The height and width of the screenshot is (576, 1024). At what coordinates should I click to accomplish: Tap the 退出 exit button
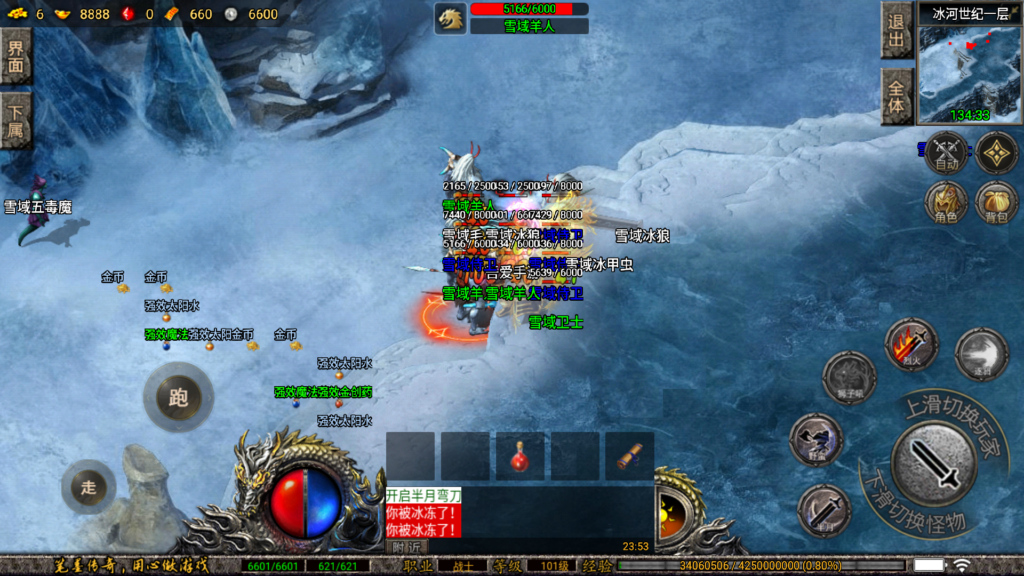(x=897, y=30)
